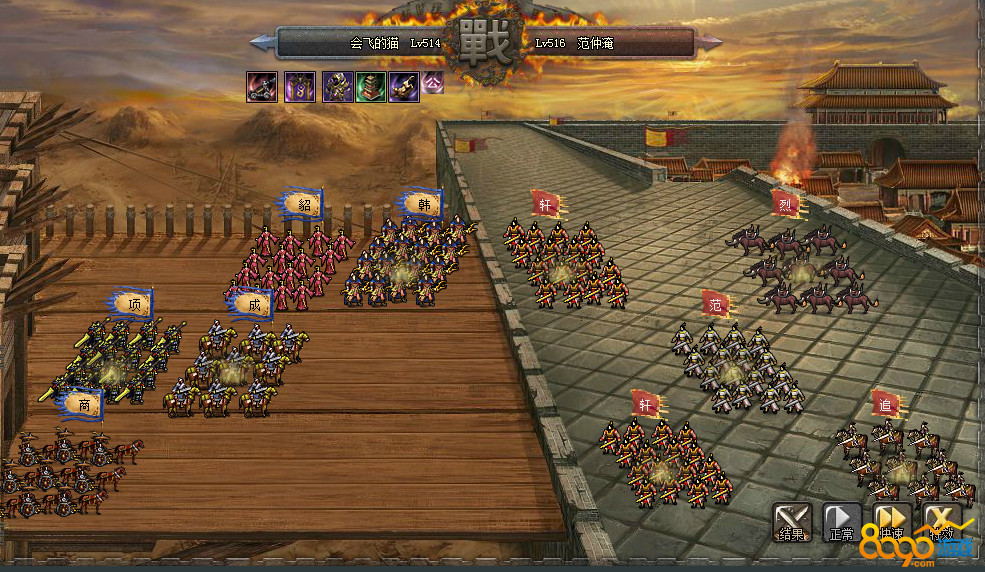Click the golden tiger tally icon

point(404,87)
